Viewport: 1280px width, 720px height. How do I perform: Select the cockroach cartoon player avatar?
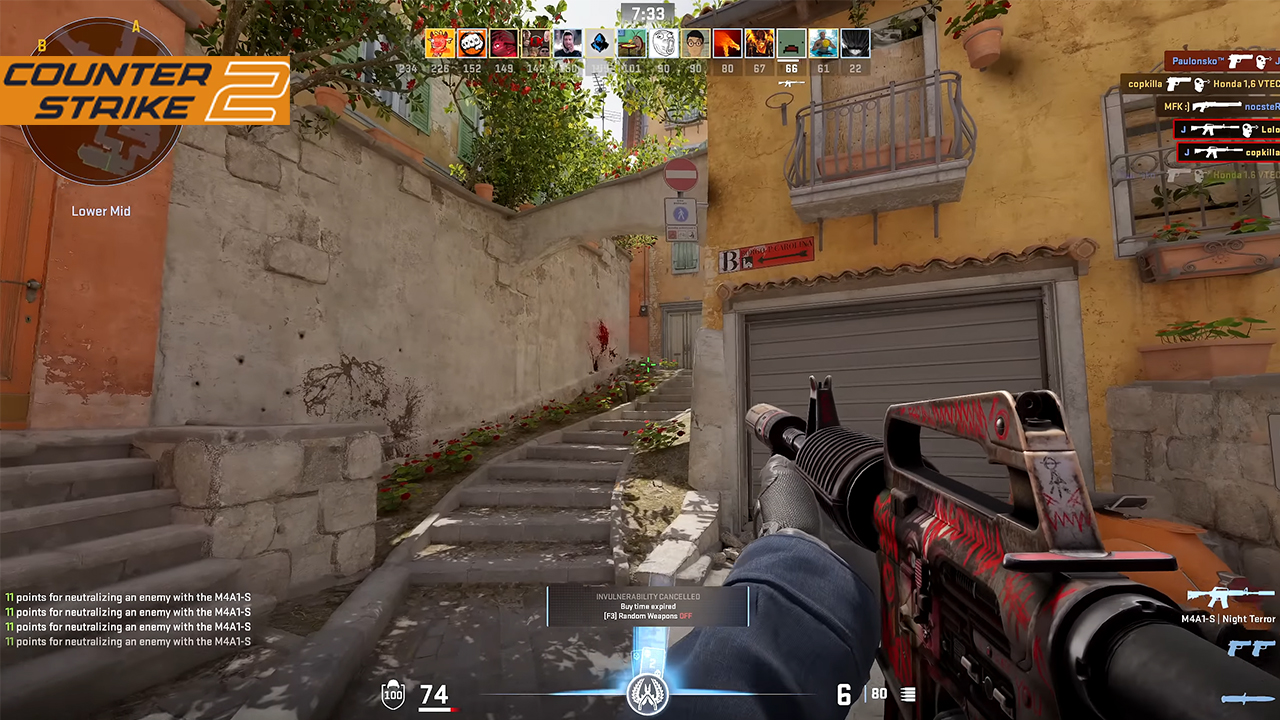point(632,43)
